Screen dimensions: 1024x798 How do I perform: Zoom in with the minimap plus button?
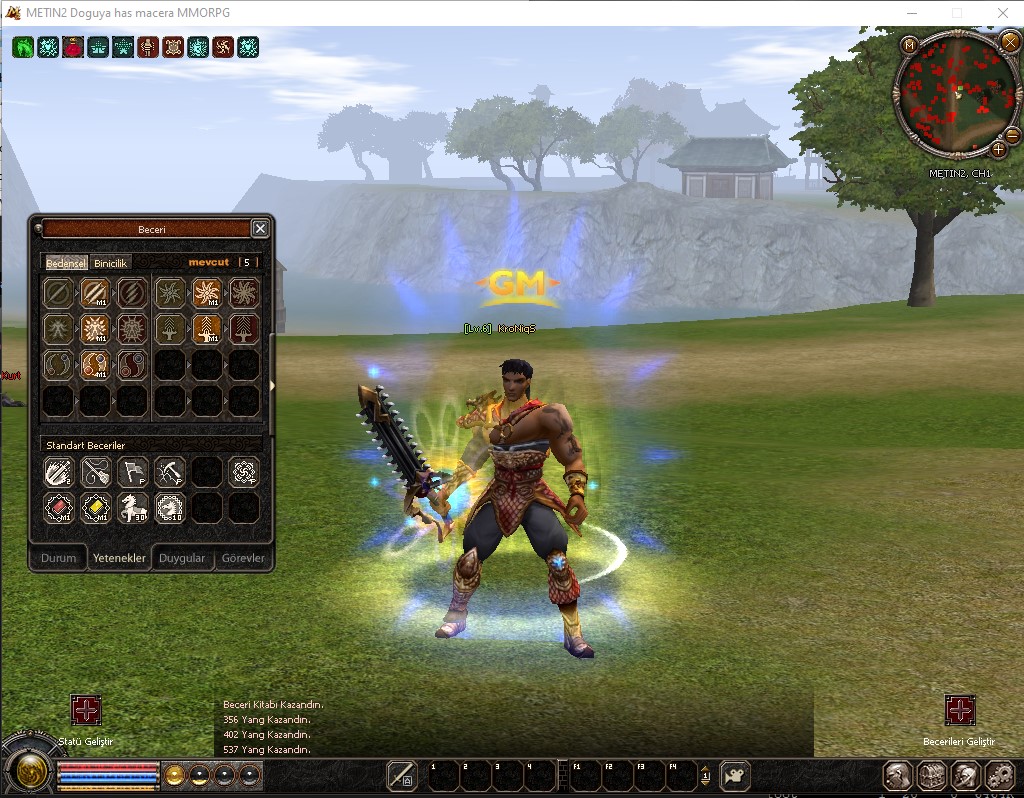click(998, 150)
